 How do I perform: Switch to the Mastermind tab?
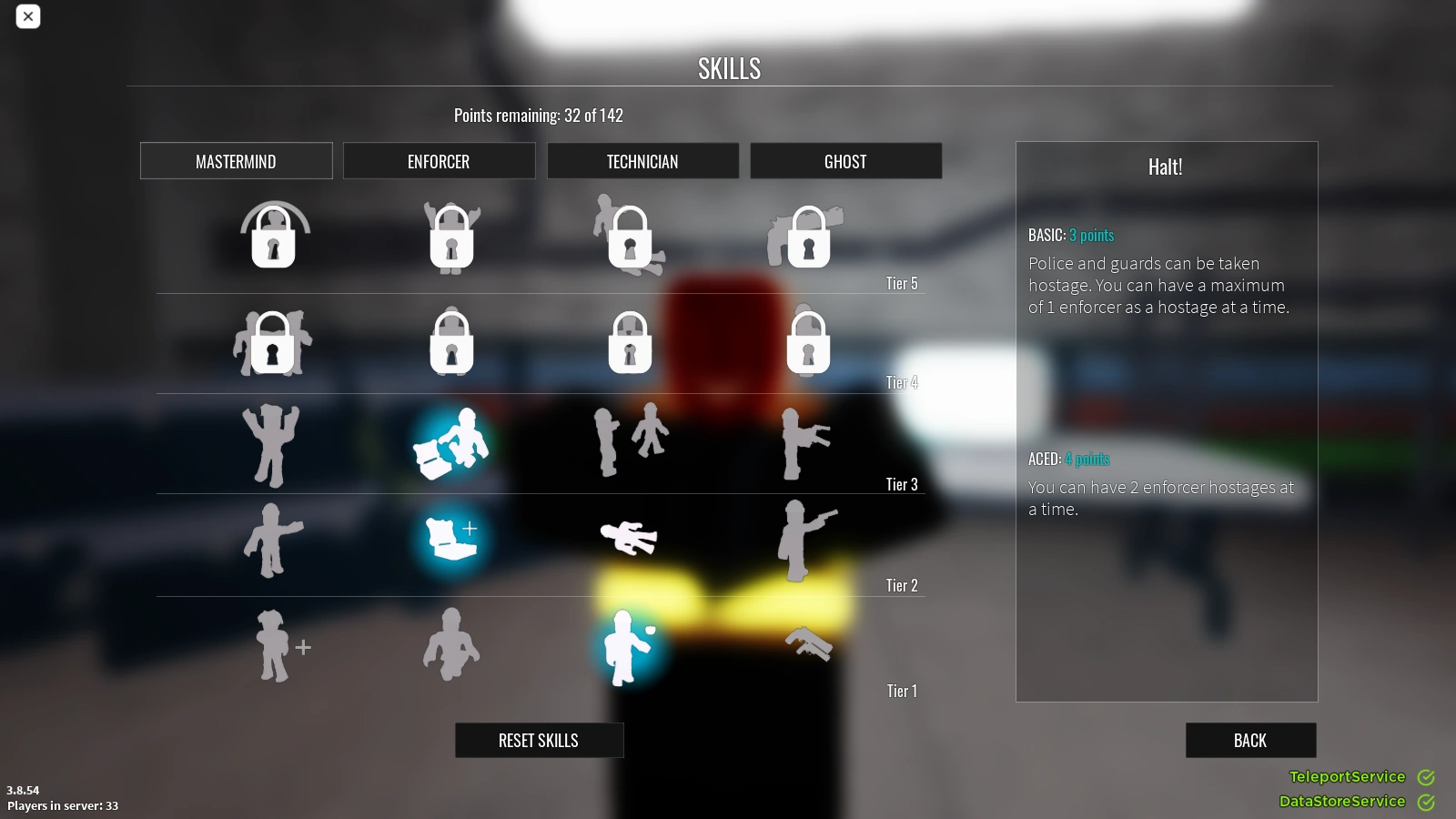click(x=236, y=161)
